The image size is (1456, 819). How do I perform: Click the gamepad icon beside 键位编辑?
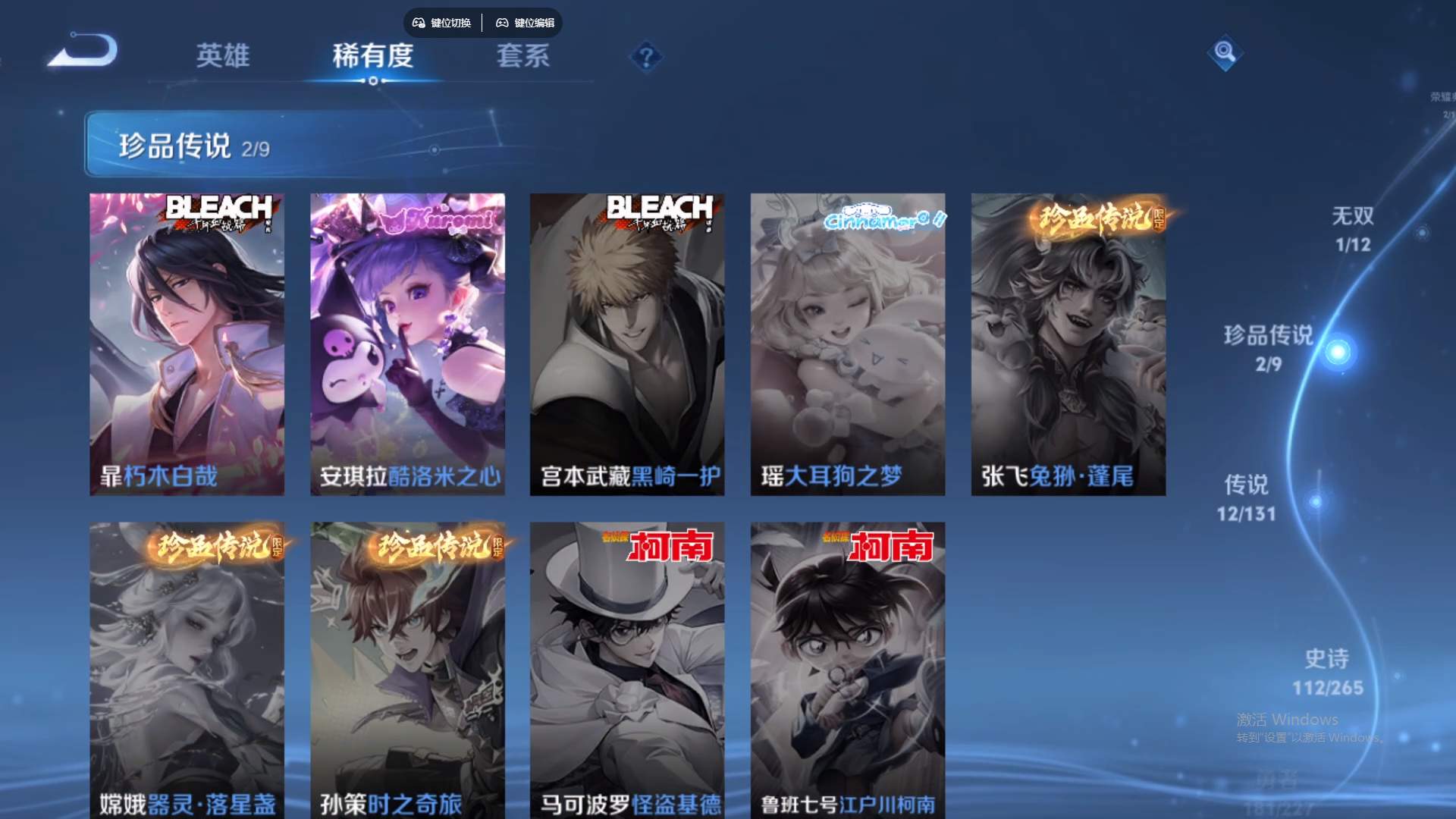502,23
